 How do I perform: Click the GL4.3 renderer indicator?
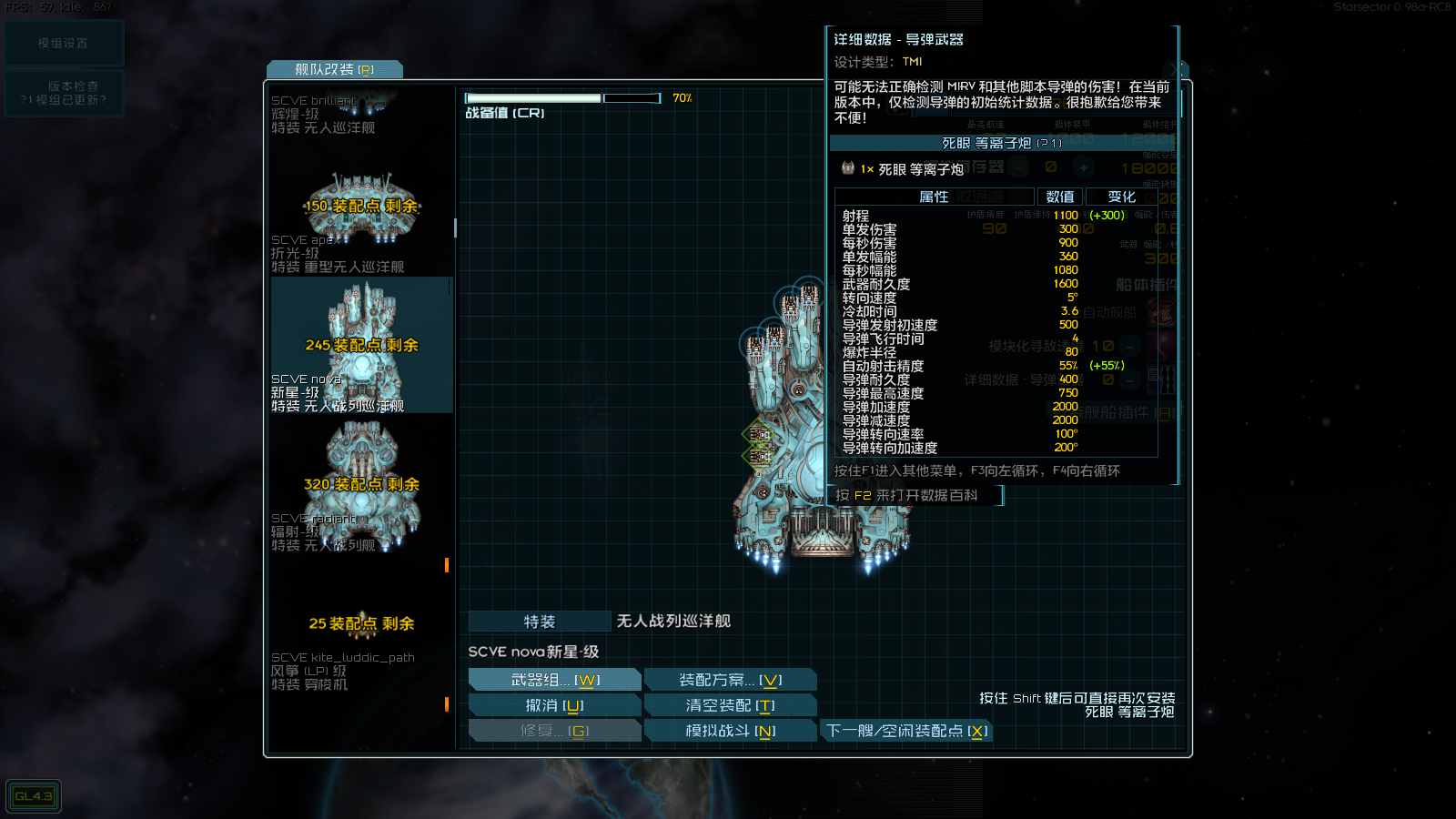tap(33, 795)
